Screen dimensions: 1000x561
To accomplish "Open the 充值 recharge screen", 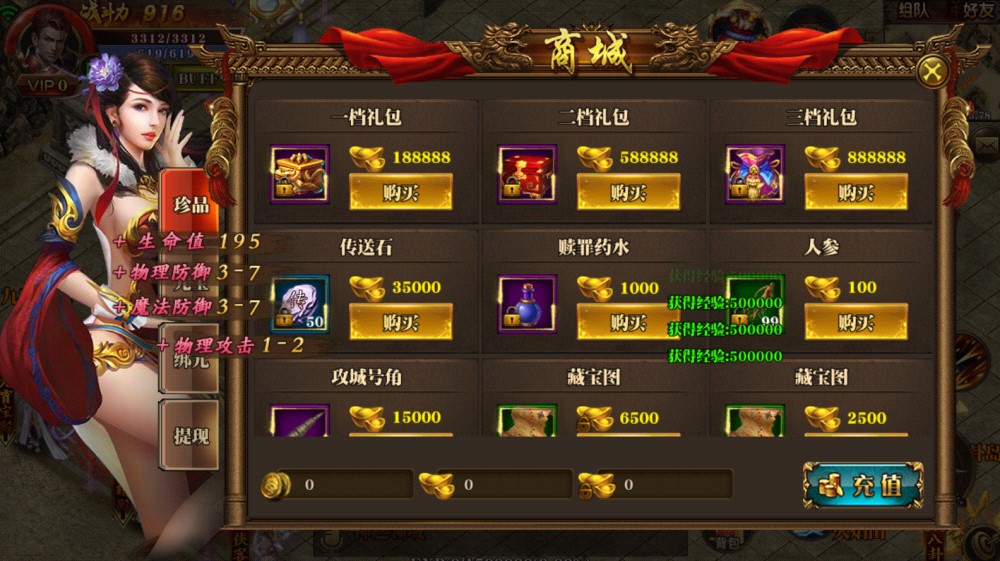I will [x=862, y=486].
